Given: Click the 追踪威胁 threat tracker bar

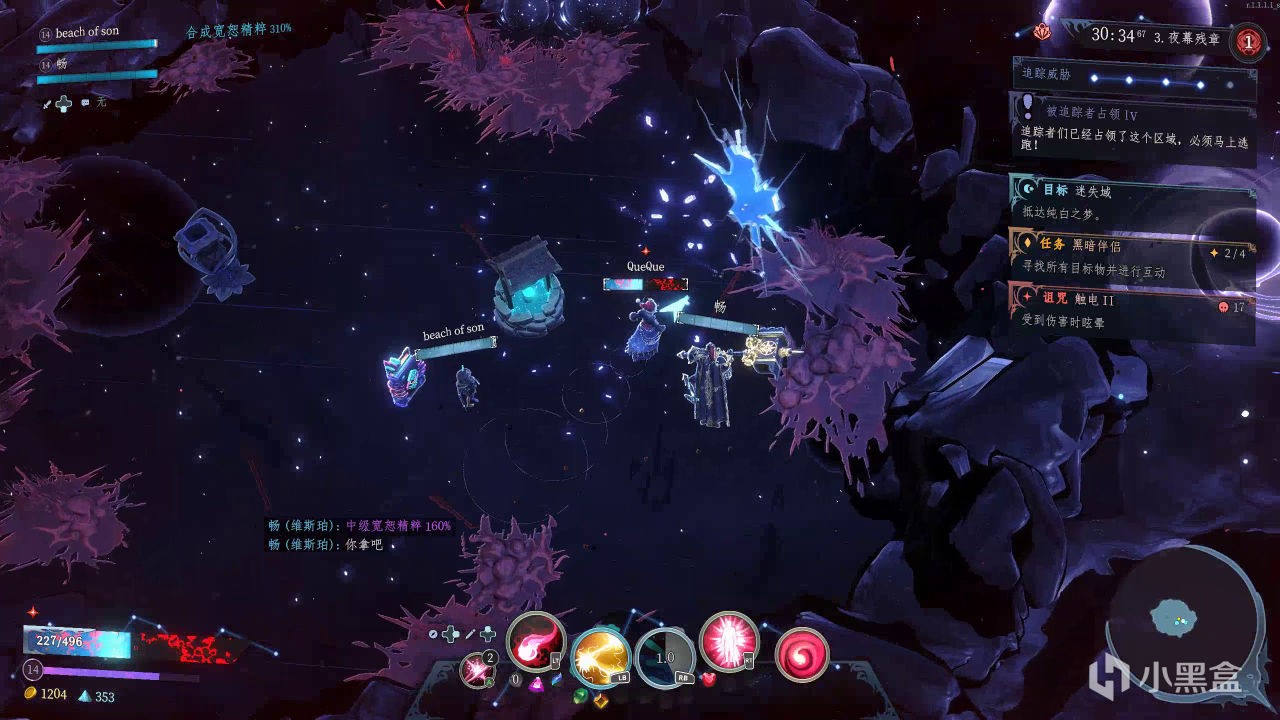Looking at the screenshot, I should pos(1134,78).
